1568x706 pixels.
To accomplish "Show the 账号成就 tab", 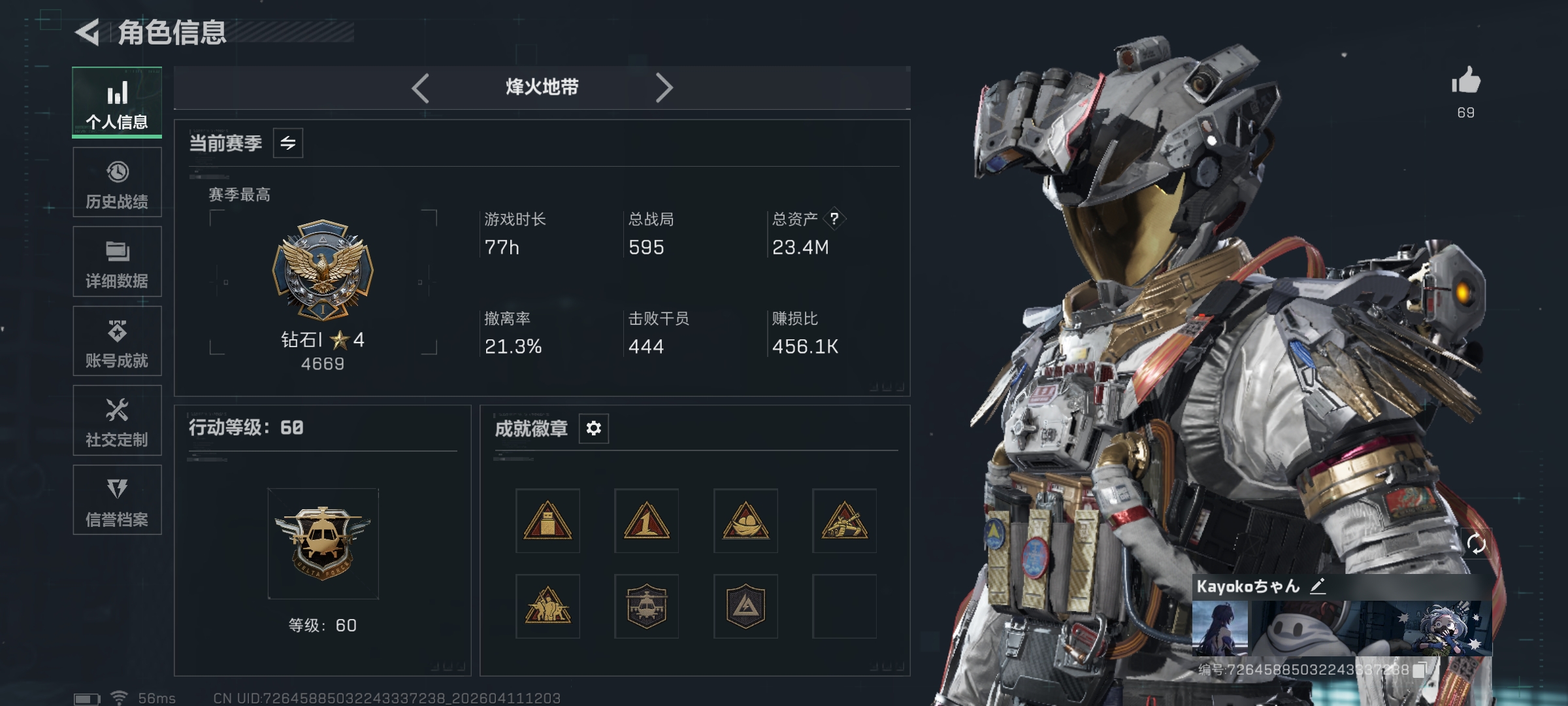I will [x=117, y=341].
